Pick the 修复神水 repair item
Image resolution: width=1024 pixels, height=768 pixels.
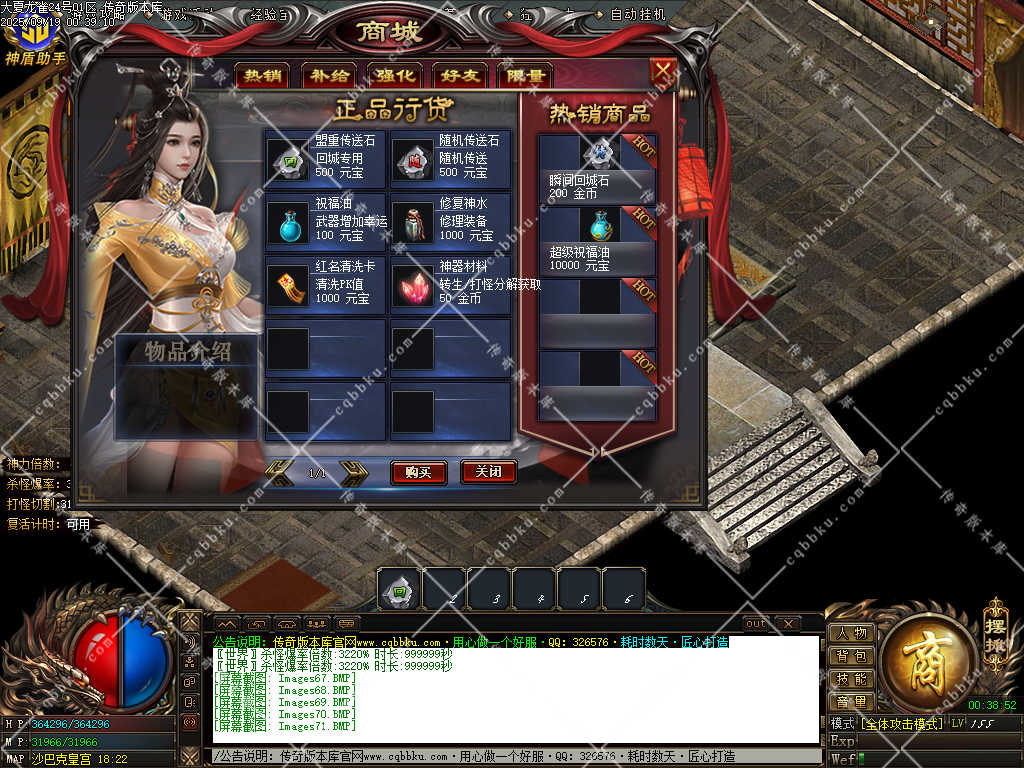click(411, 222)
